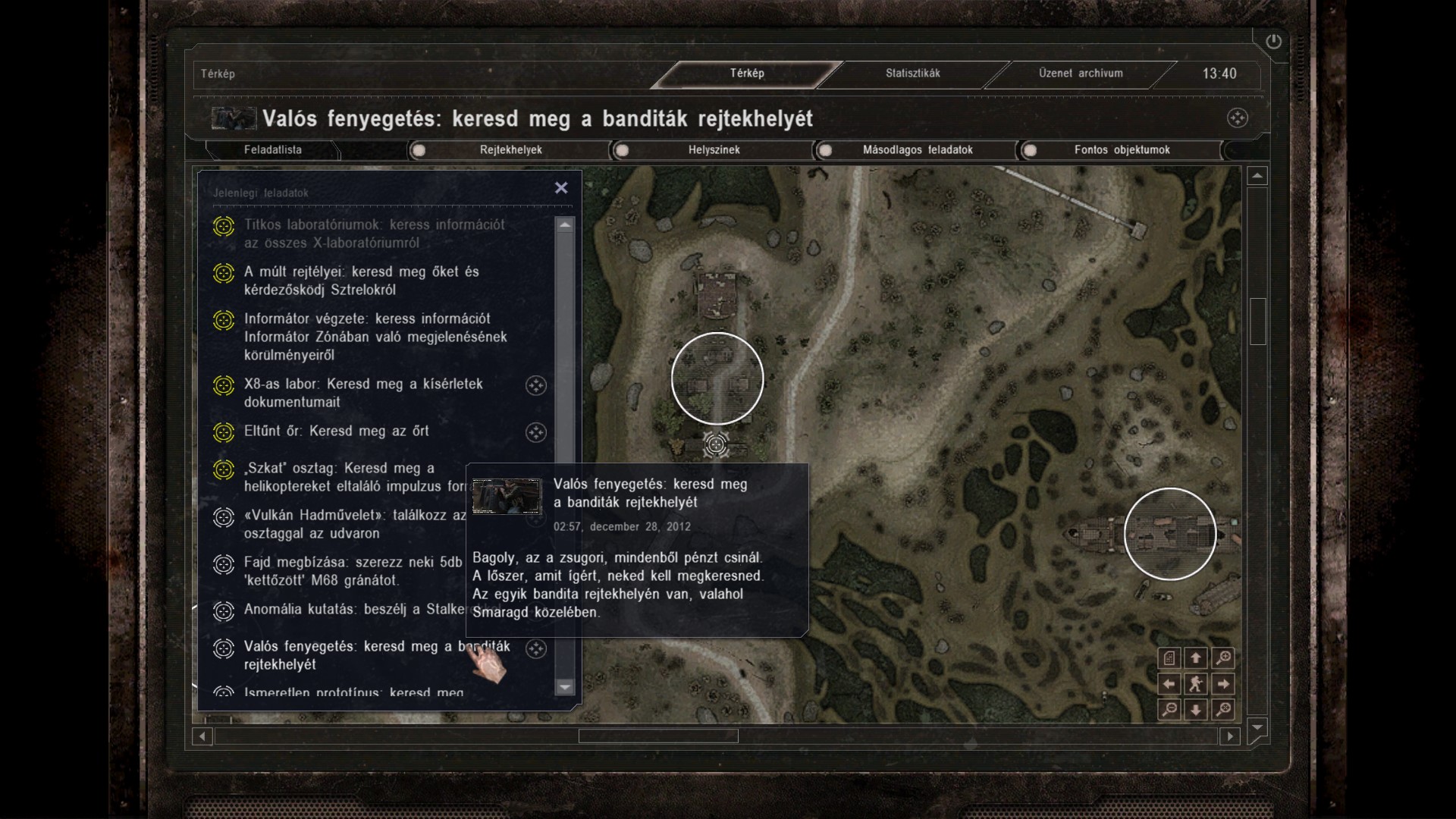Close the current tasks list panel

click(561, 188)
